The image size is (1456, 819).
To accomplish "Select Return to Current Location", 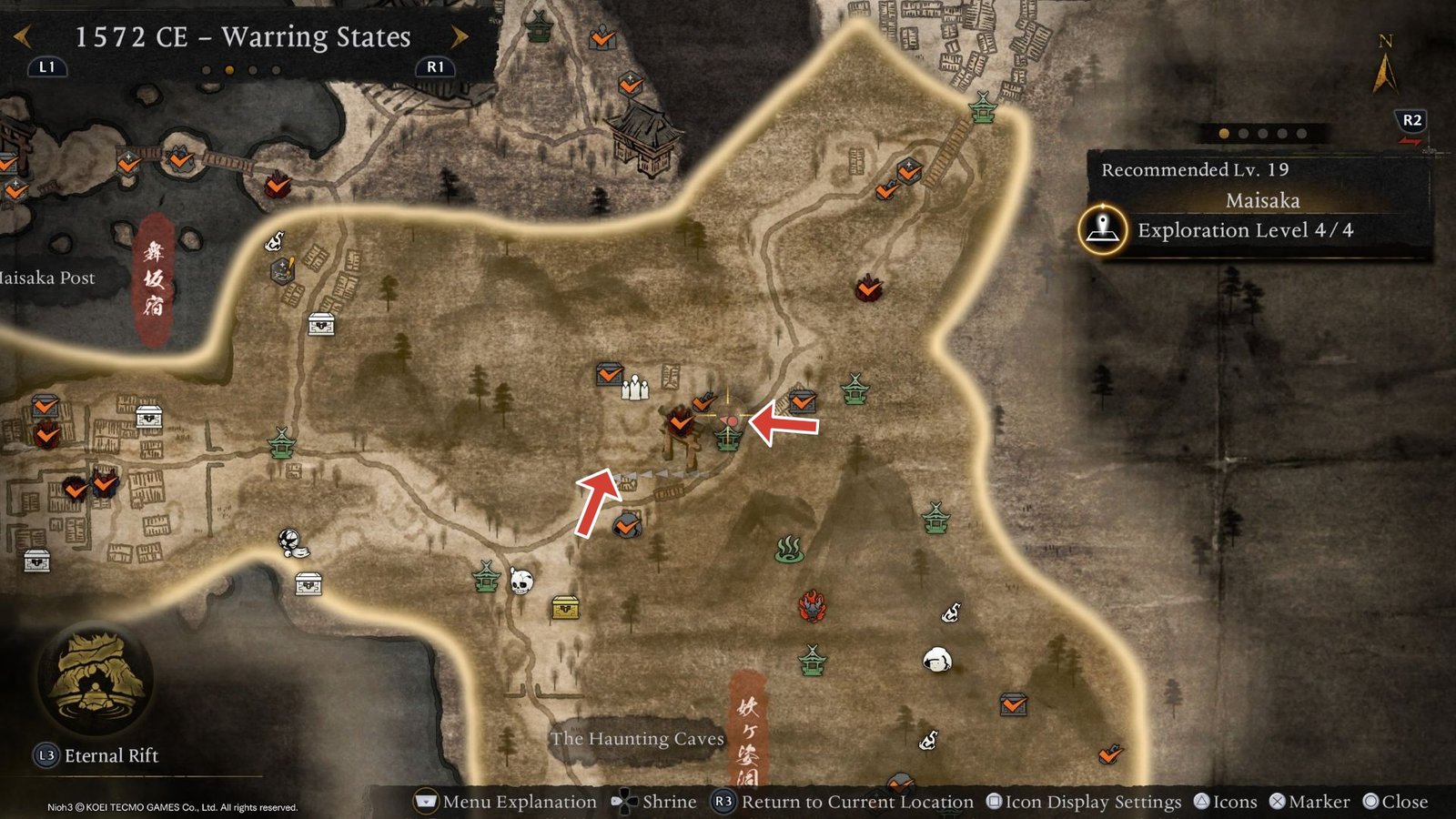I will (x=854, y=803).
